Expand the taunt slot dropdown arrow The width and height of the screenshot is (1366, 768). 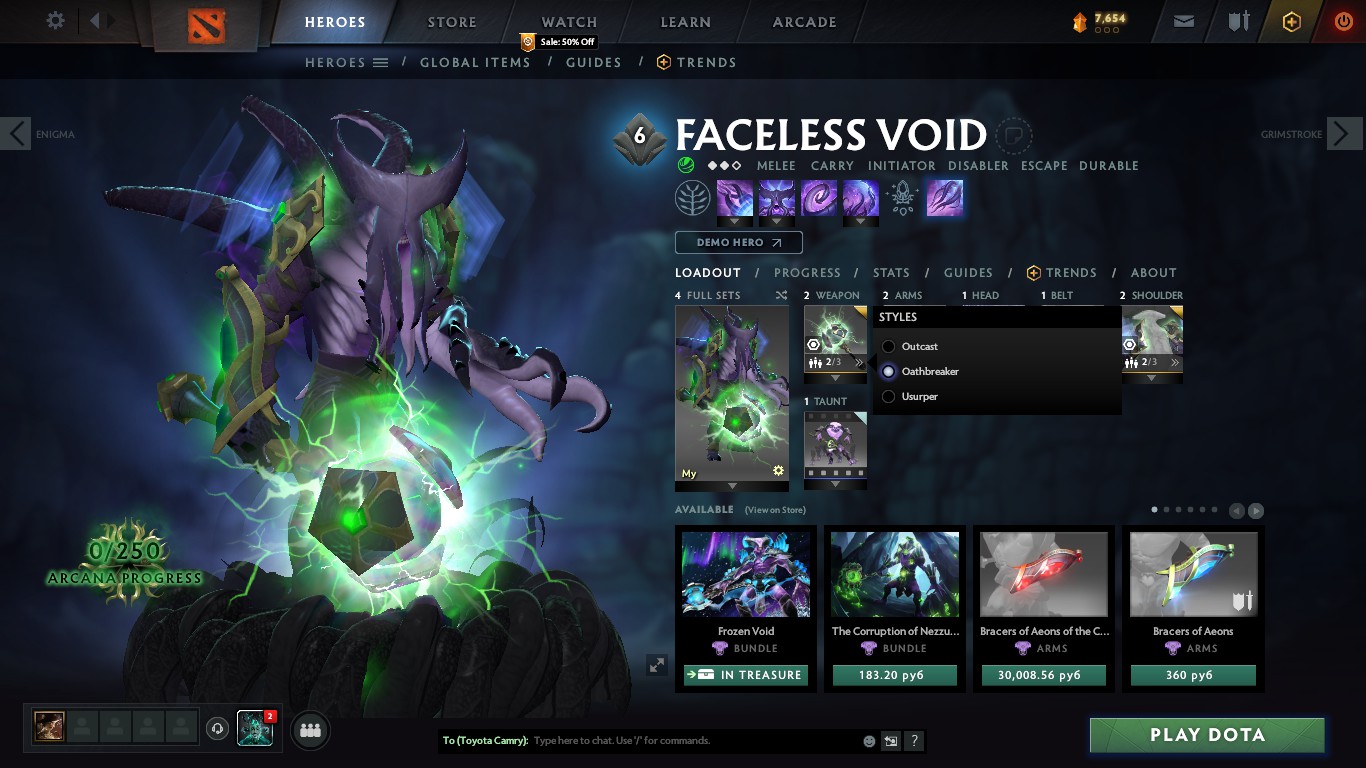[835, 484]
